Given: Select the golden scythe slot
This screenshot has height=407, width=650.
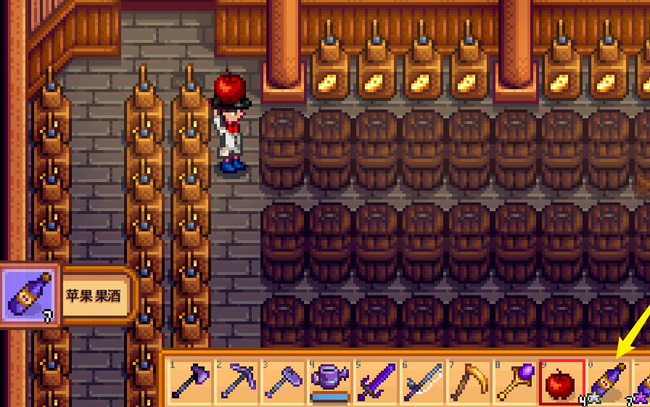Looking at the screenshot, I should point(467,382).
